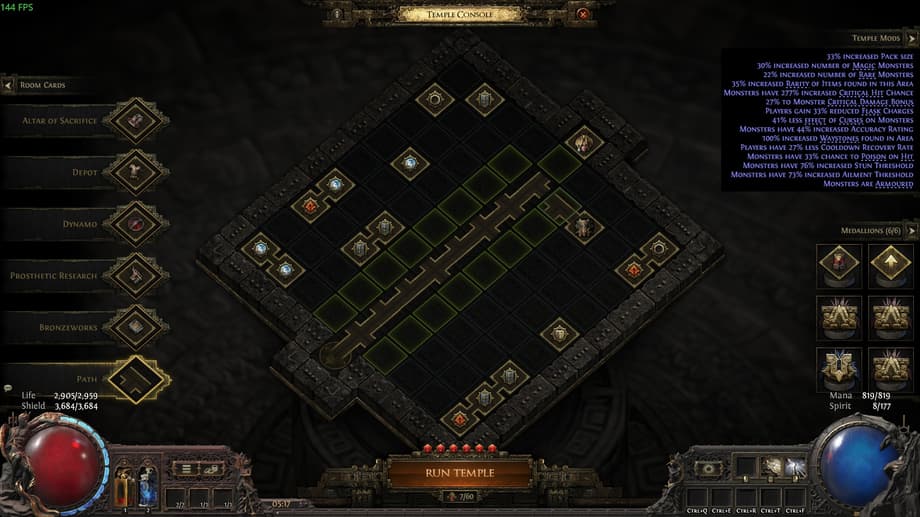Select the blue-glowing medallion
This screenshot has width=920, height=517.
(838, 368)
